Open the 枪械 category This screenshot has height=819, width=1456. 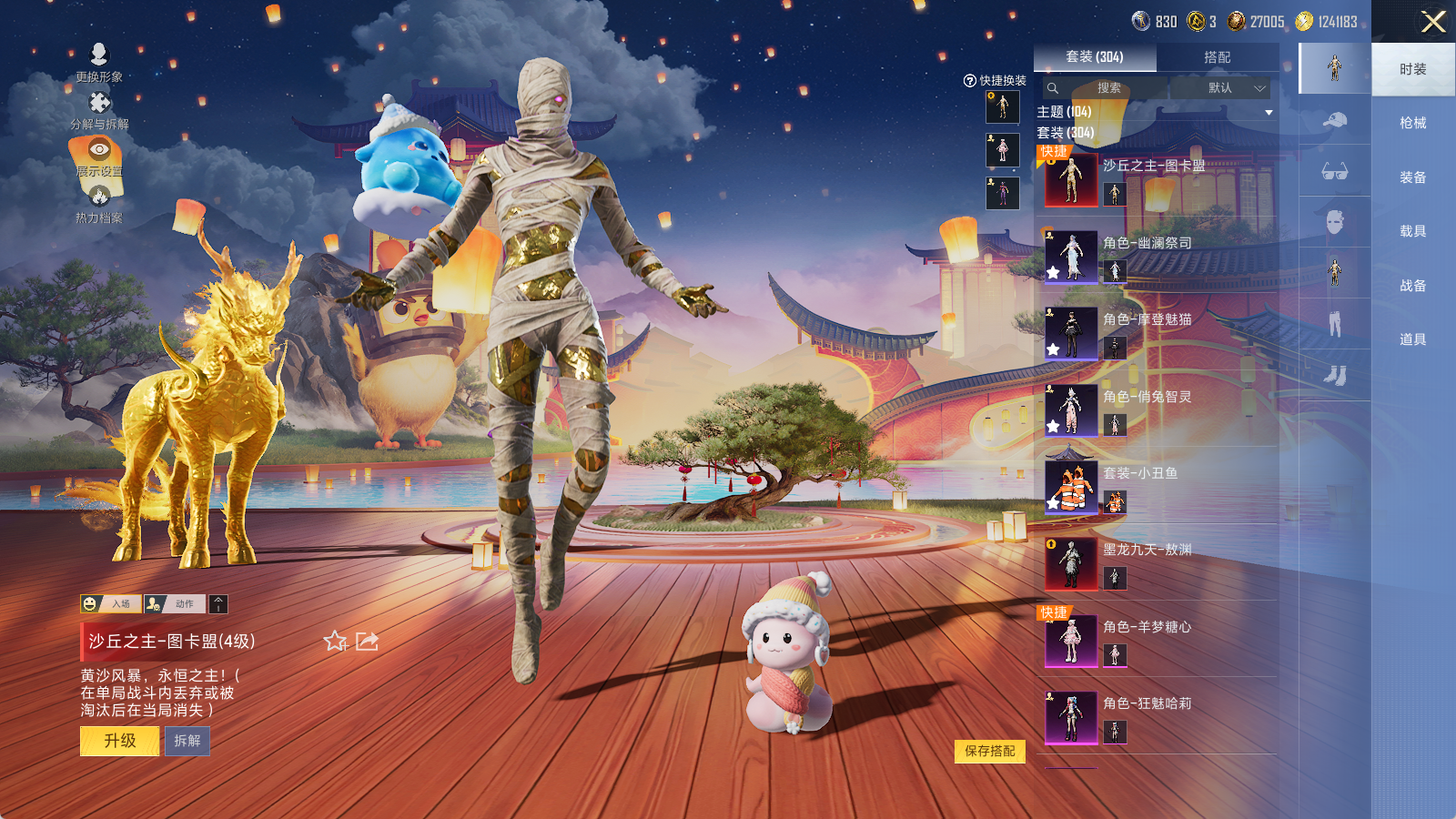(1412, 123)
